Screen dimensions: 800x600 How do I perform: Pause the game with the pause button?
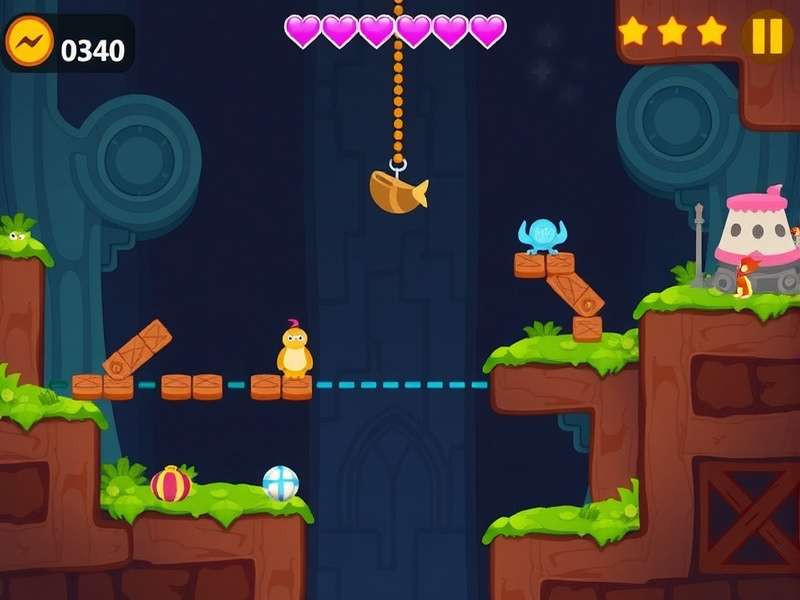767,36
